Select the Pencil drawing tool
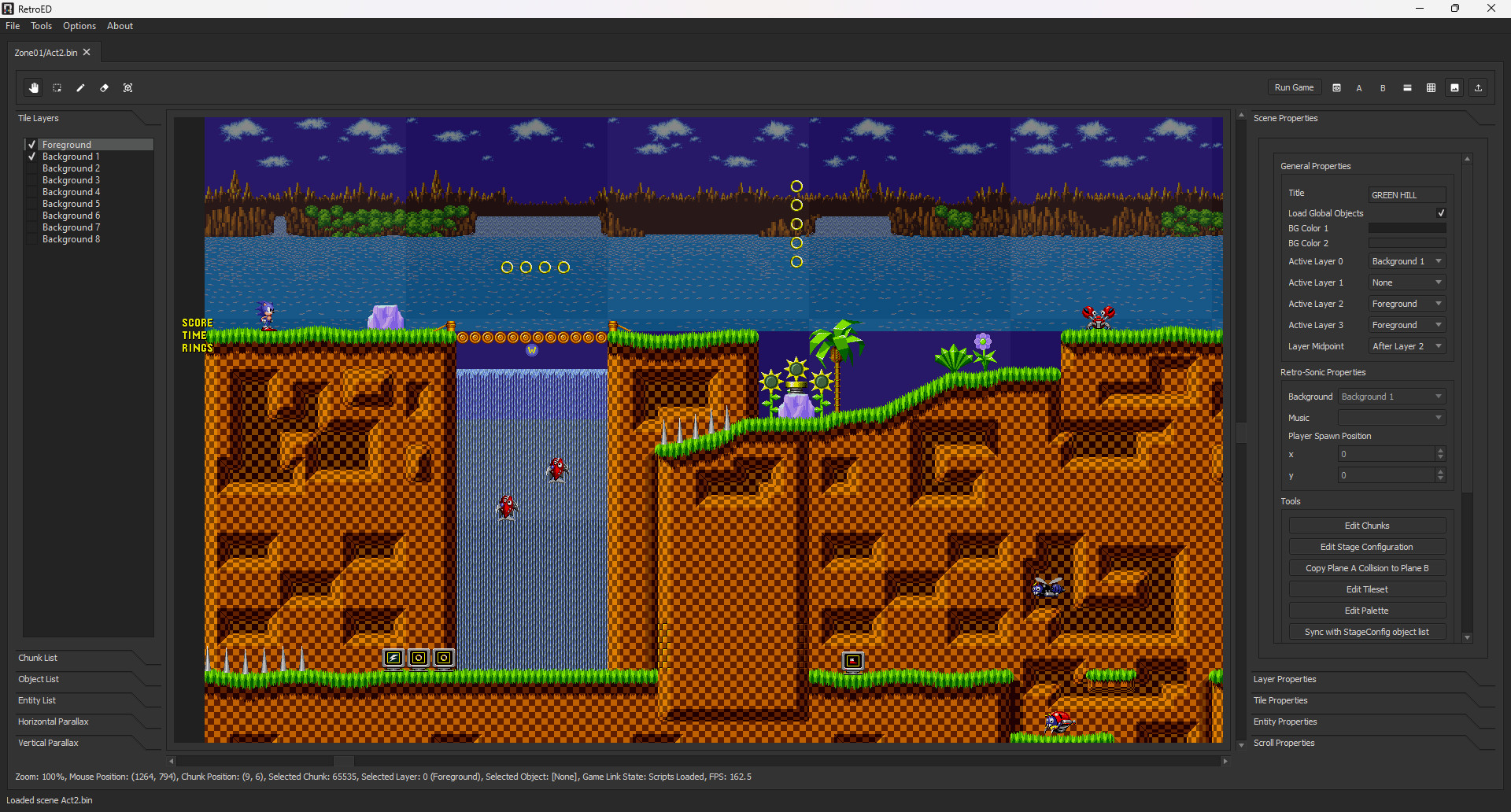Screen dimensions: 1511x812 click(79, 87)
